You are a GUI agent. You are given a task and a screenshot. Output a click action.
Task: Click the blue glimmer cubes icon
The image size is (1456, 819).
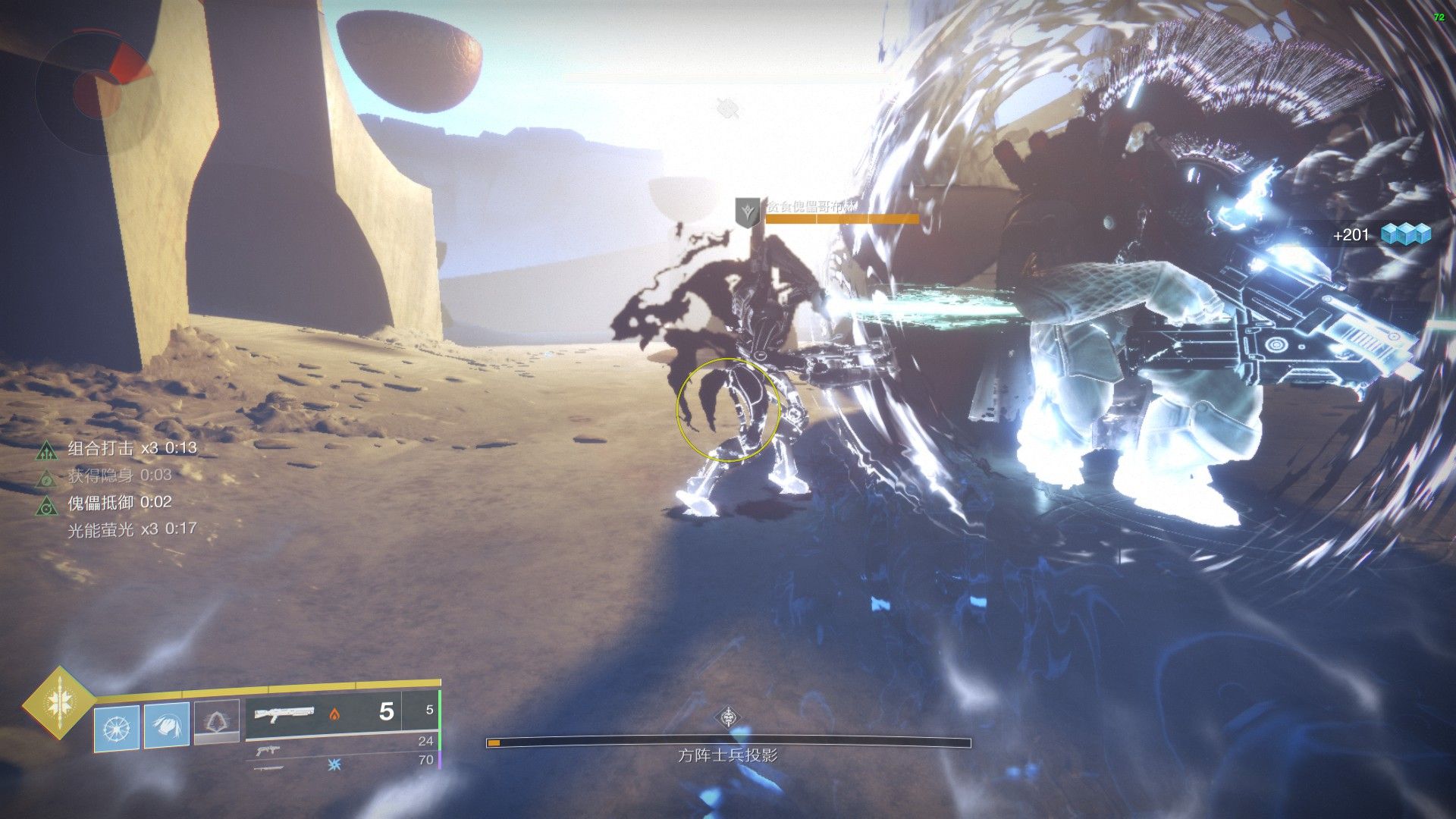click(x=1405, y=234)
